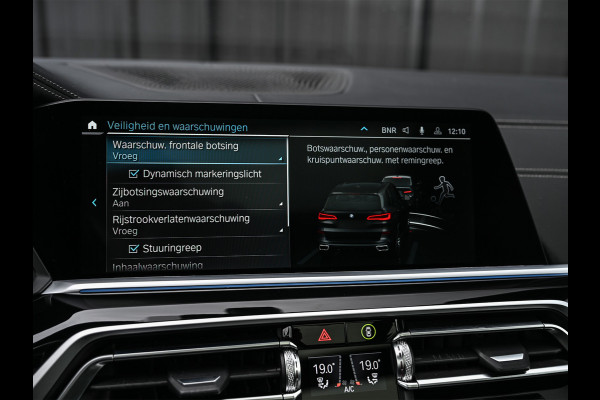This screenshot has height=400, width=600.
Task: Go to the home screen icon
Action: pos(93,126)
